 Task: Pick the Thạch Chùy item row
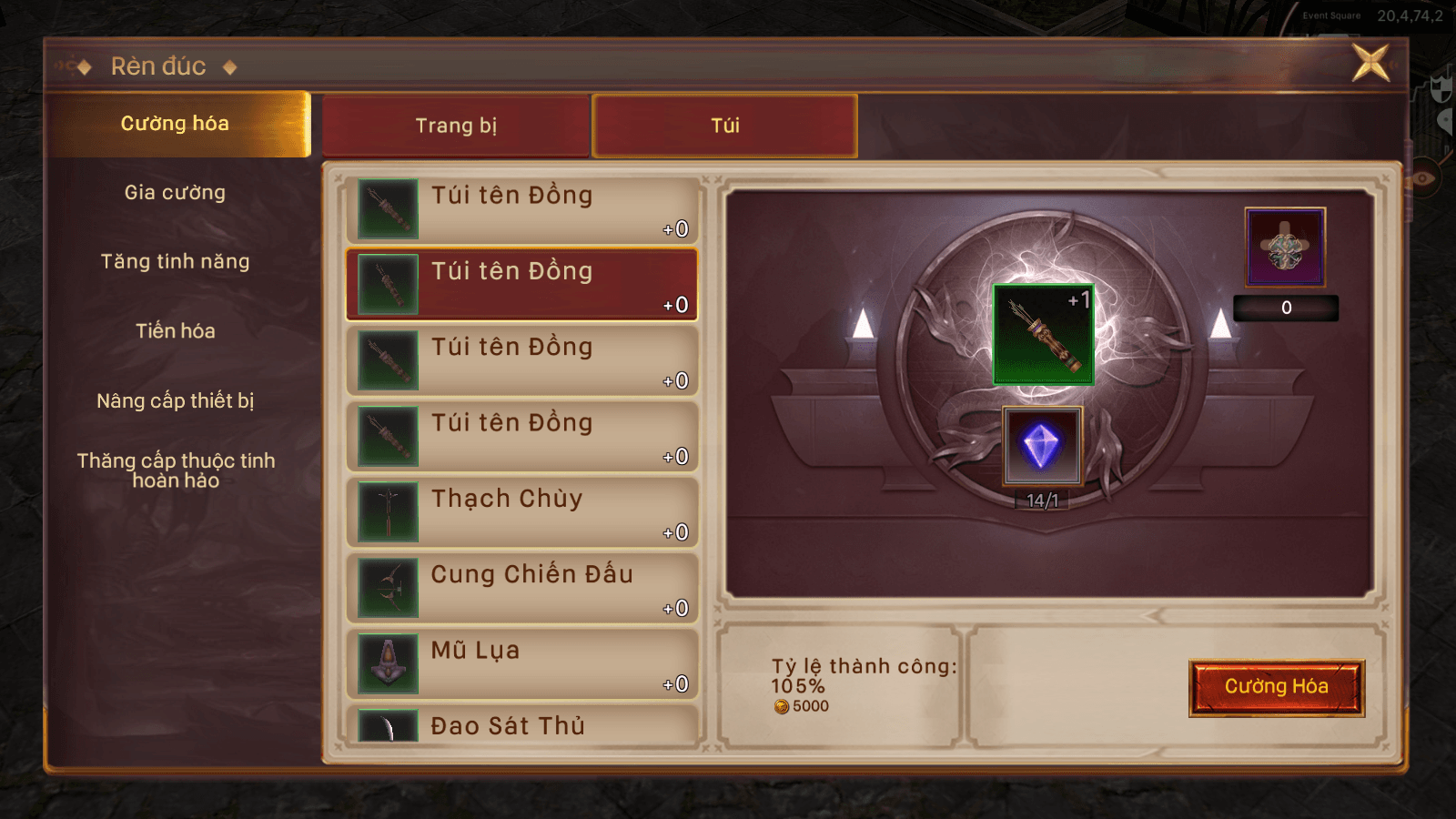click(521, 512)
